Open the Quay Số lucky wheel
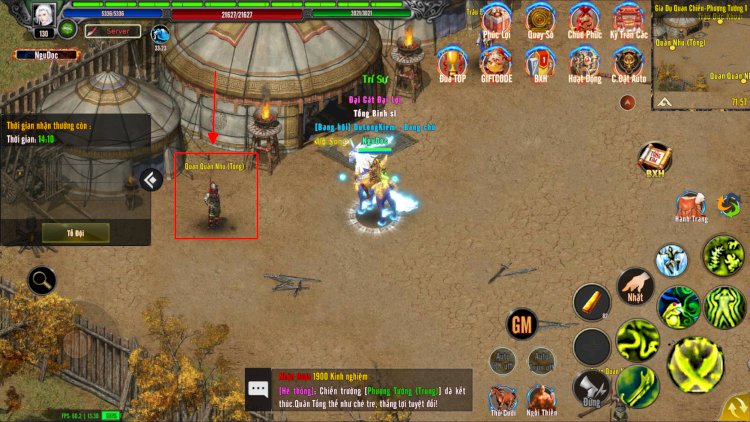 click(540, 22)
